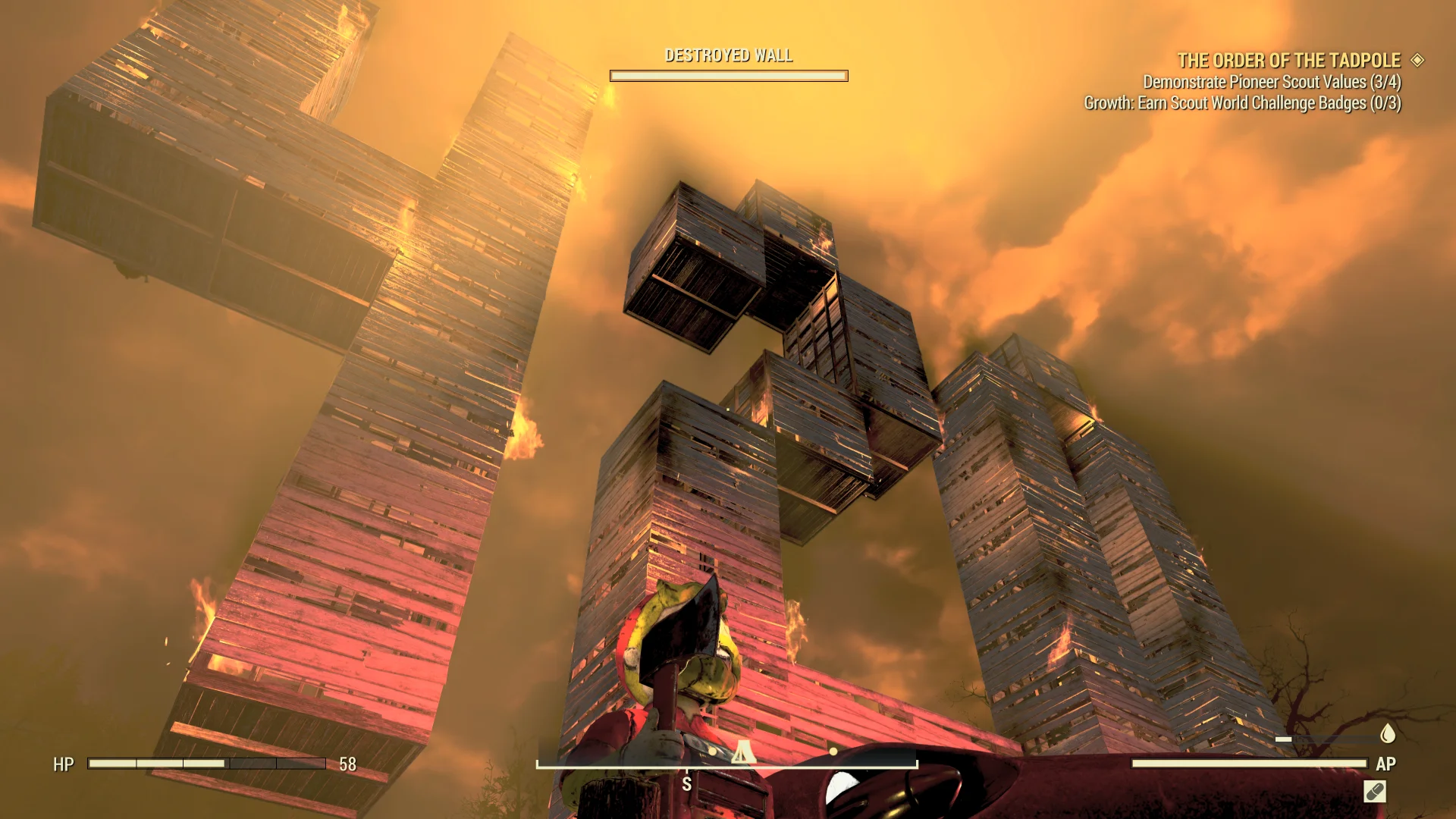The width and height of the screenshot is (1456, 819).
Task: Open the Earn Scout World Challenge Badges objective
Action: [1242, 103]
